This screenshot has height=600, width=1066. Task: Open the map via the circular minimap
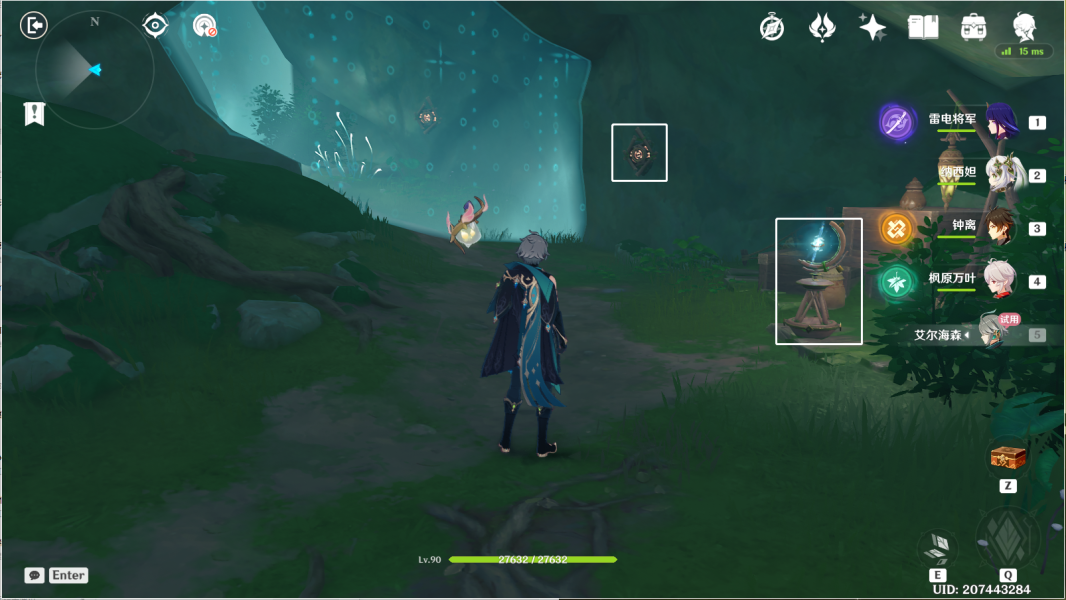pyautogui.click(x=94, y=70)
